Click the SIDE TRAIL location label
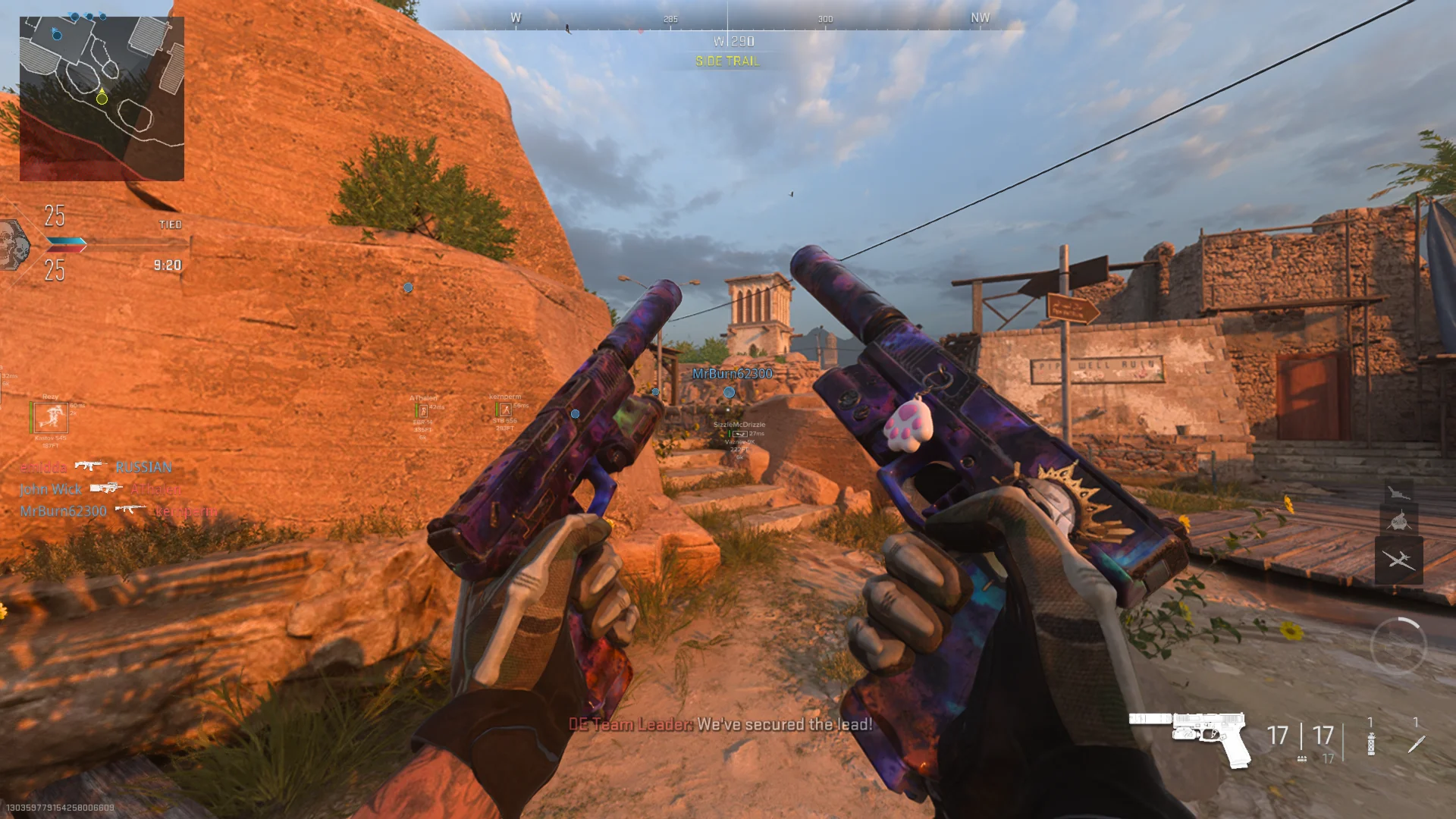This screenshot has height=819, width=1456. [x=726, y=61]
